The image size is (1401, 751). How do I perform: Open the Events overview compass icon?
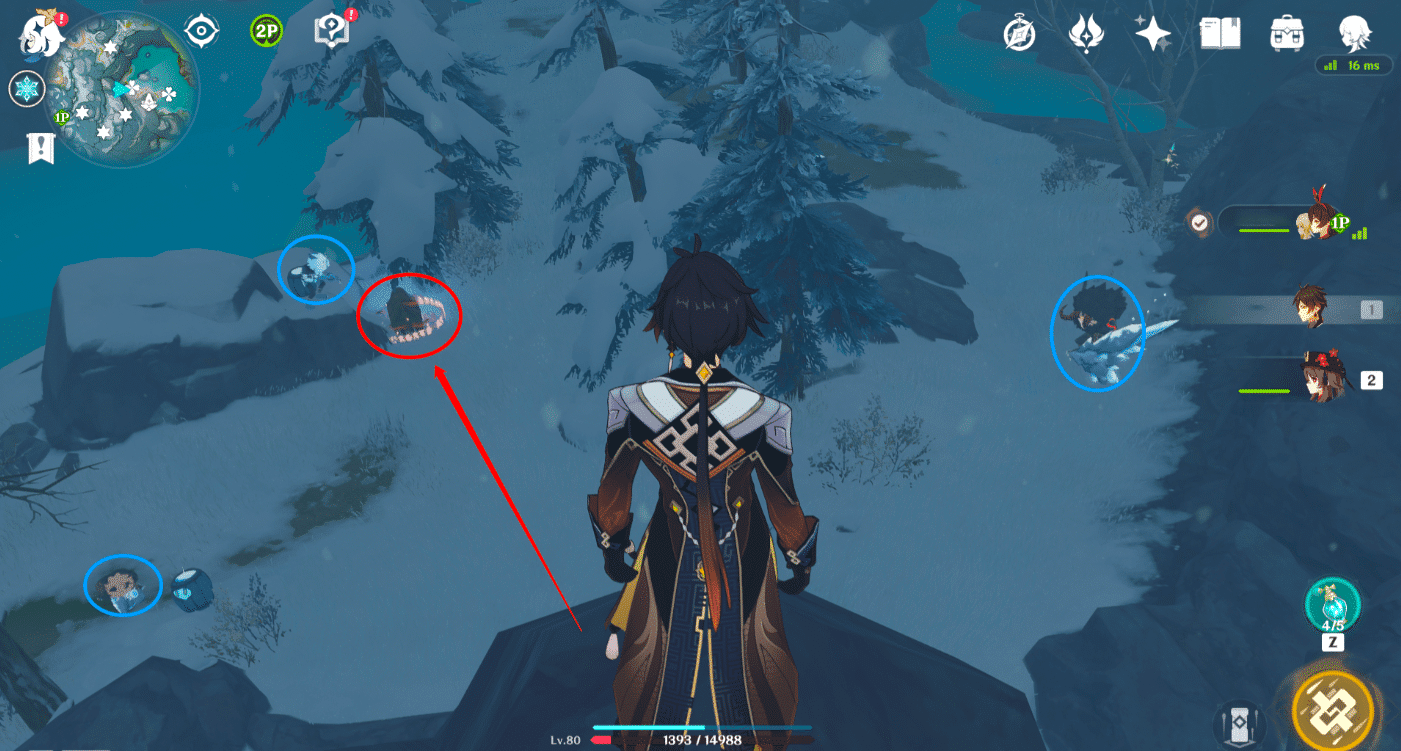(x=1018, y=33)
